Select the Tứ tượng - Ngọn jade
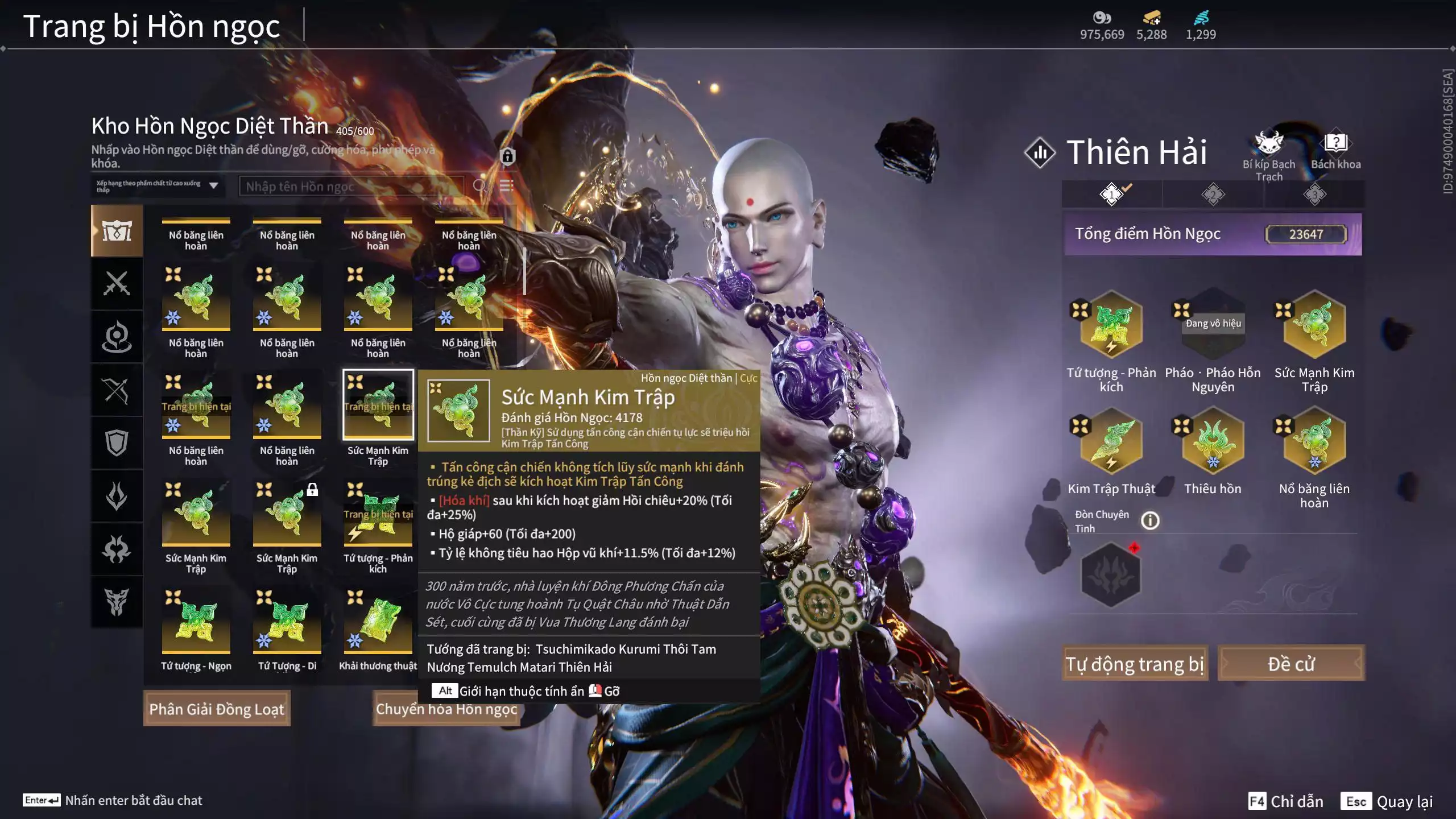The height and width of the screenshot is (819, 1456). tap(196, 621)
